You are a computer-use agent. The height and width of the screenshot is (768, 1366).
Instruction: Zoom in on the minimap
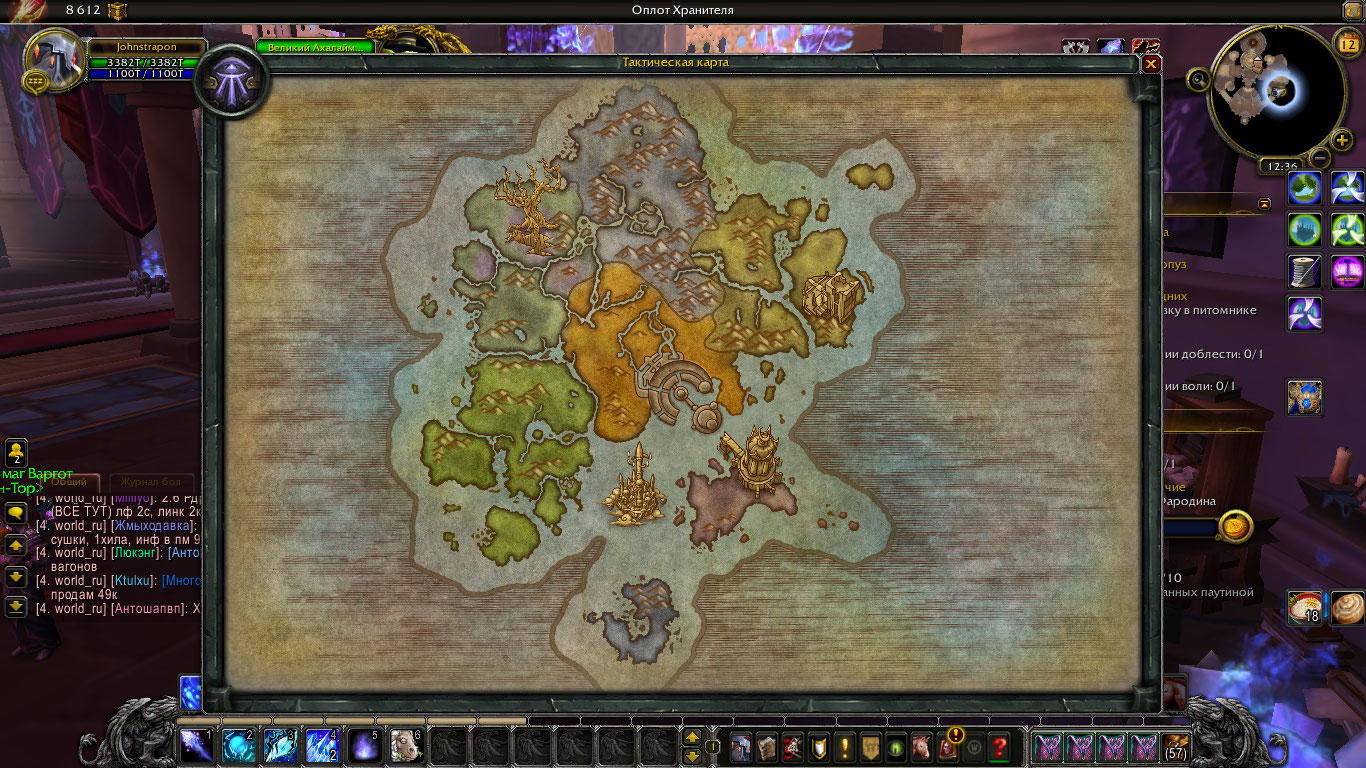[x=1342, y=140]
